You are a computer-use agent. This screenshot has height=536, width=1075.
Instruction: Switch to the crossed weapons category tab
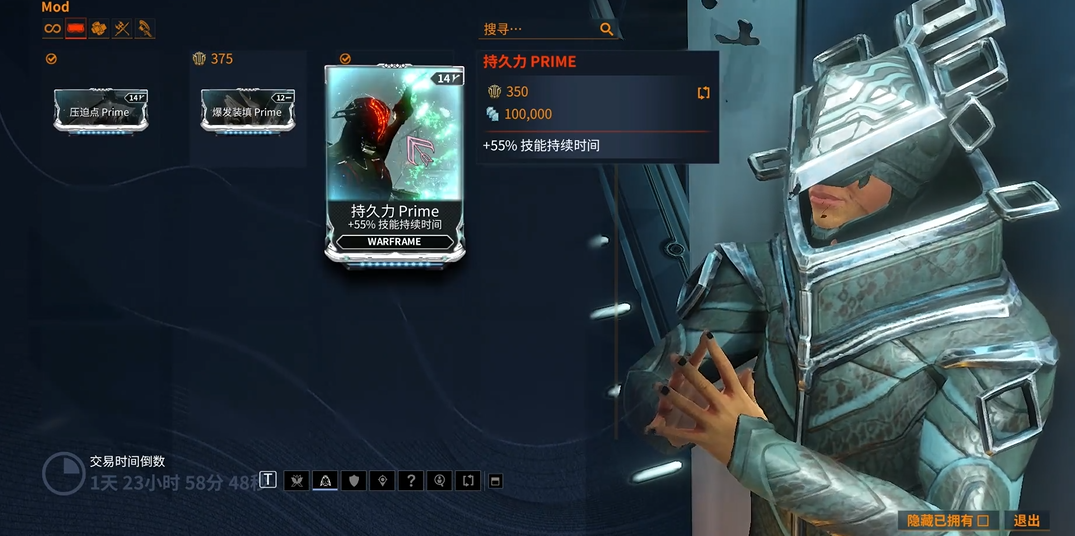122,29
